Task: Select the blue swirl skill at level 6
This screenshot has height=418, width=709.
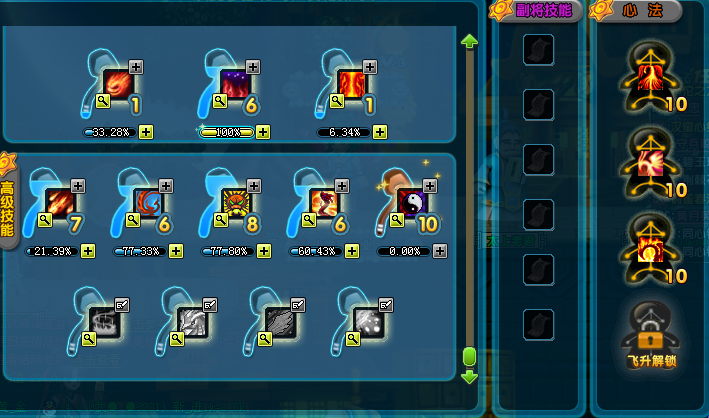Action: 149,200
